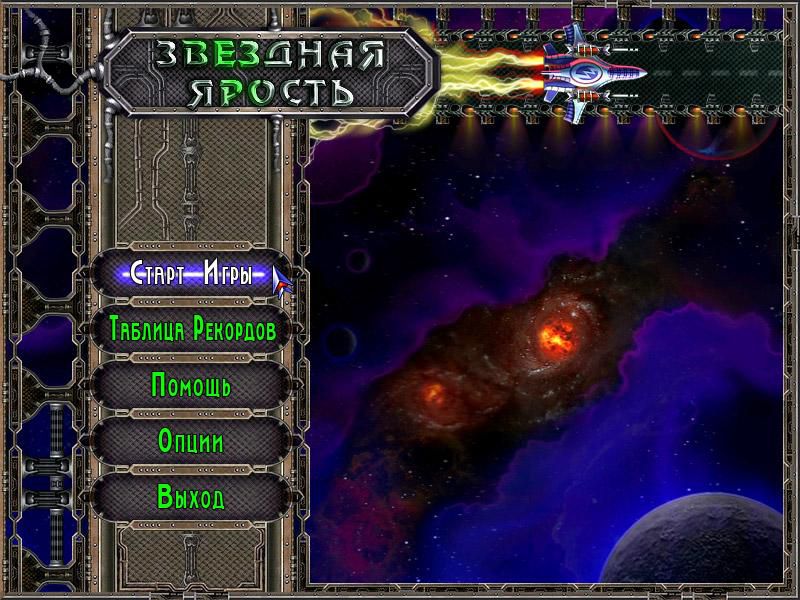Quit the game via Выход

tap(191, 496)
